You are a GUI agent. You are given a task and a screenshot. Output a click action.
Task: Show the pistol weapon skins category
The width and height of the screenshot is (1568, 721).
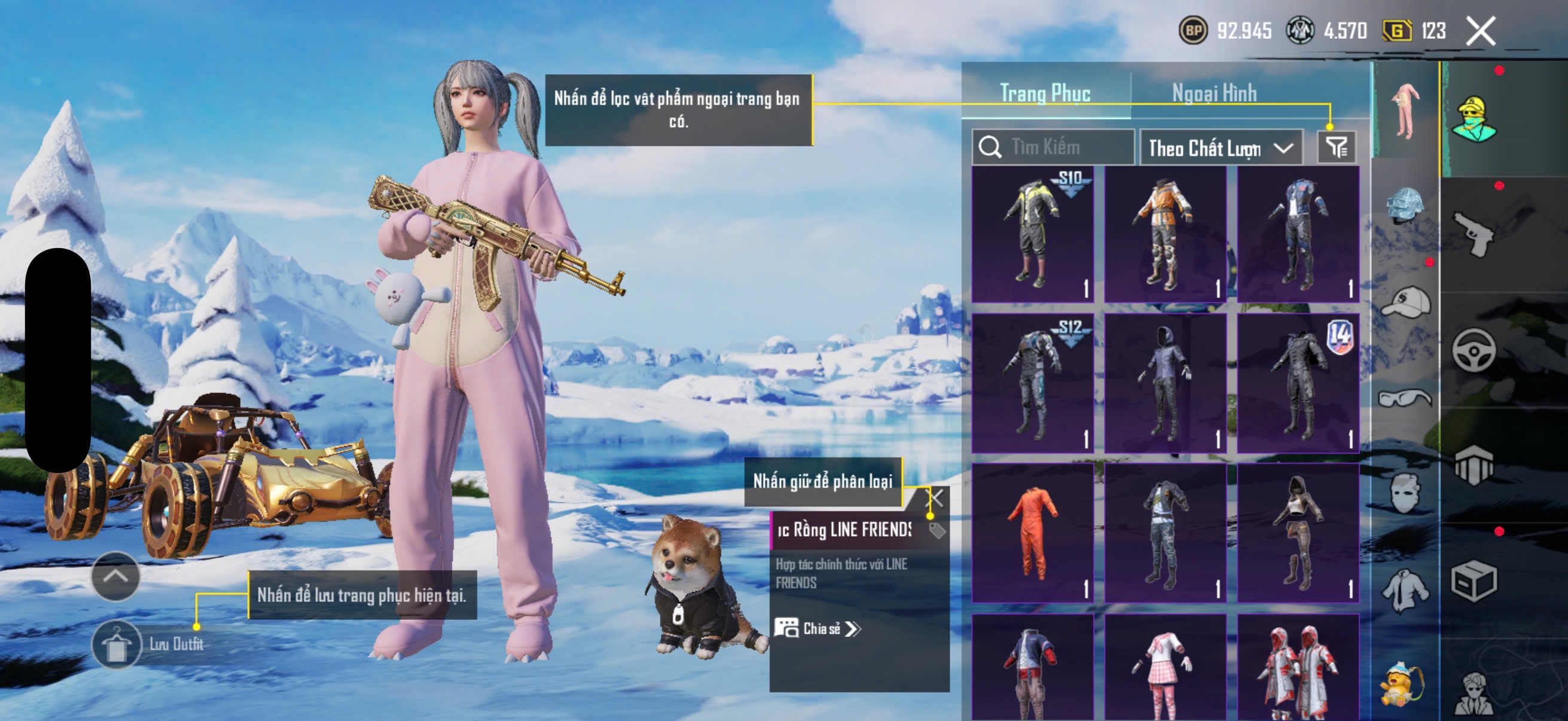1474,234
